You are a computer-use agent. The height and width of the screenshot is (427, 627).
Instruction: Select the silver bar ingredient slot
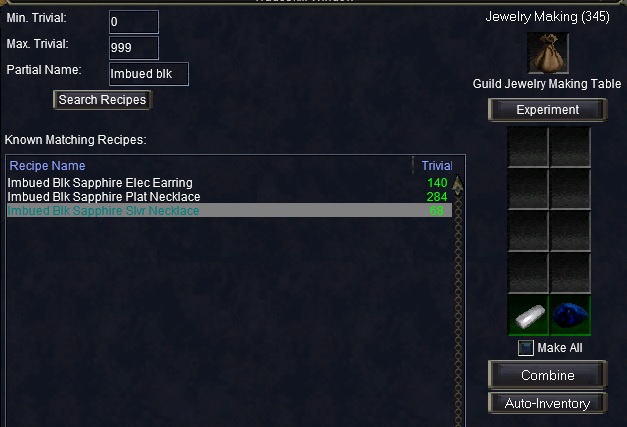pos(527,314)
